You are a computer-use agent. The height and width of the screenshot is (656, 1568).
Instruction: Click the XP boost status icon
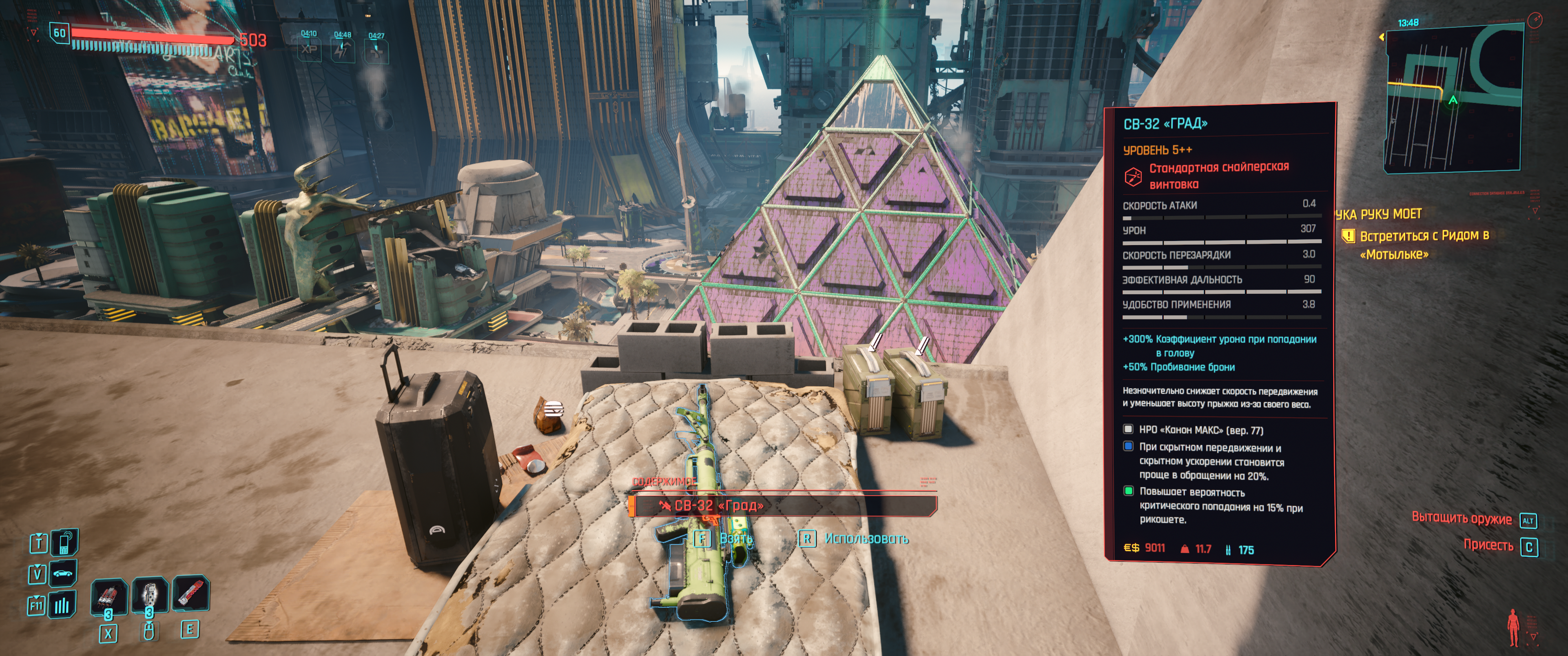click(x=309, y=49)
